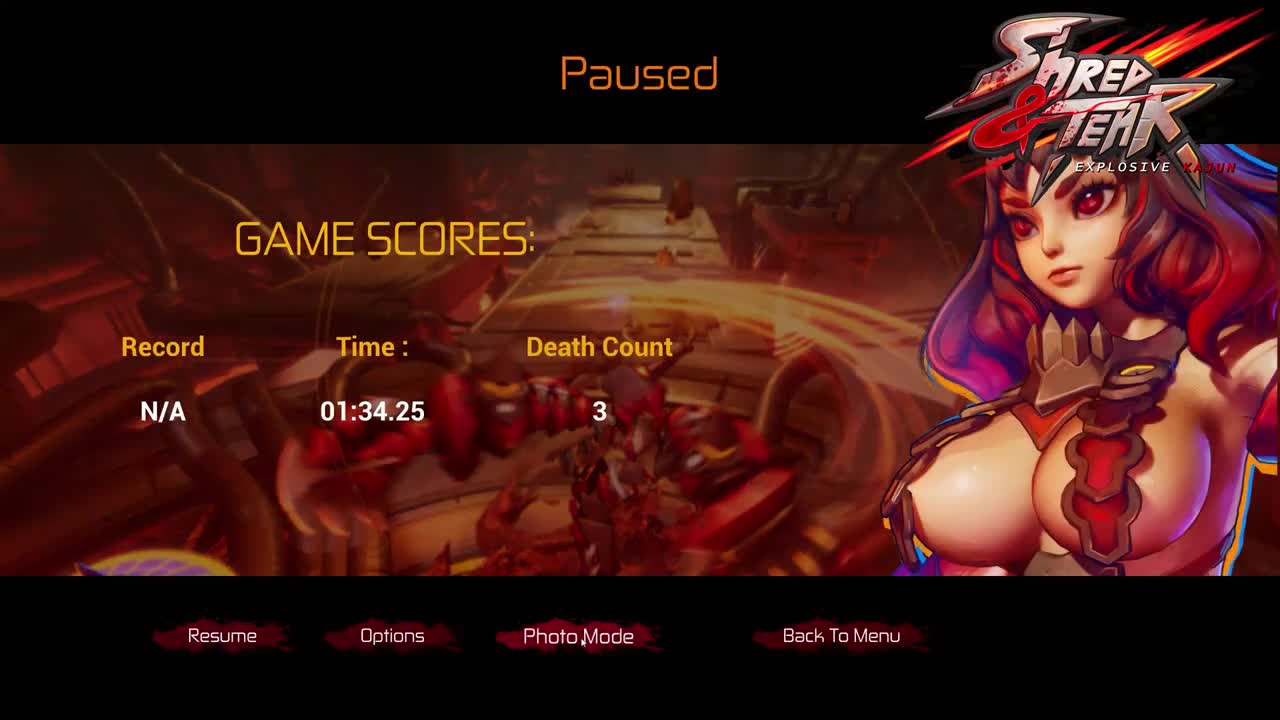Screen dimensions: 1280x720
Task: Resume the paused game
Action: [222, 636]
